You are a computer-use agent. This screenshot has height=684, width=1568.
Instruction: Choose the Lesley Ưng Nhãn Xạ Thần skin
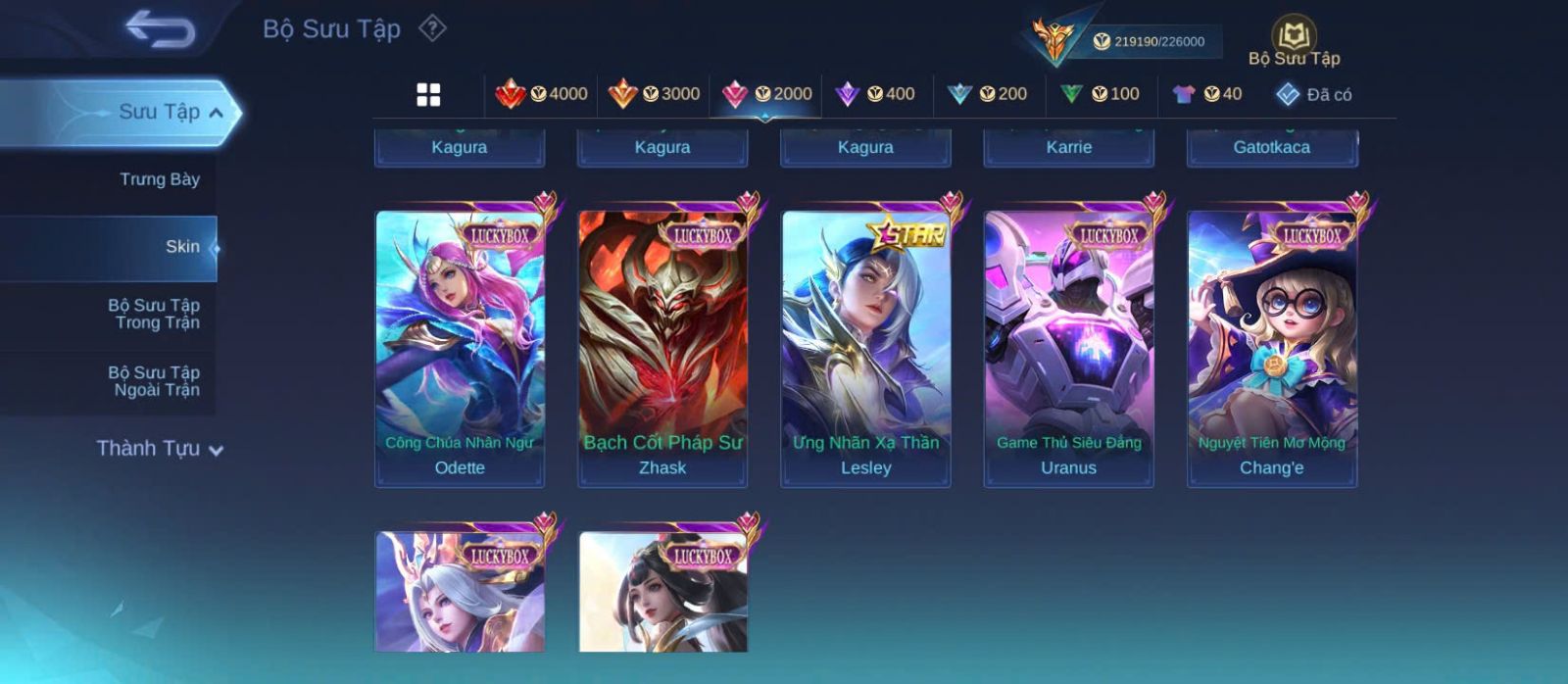click(x=865, y=348)
